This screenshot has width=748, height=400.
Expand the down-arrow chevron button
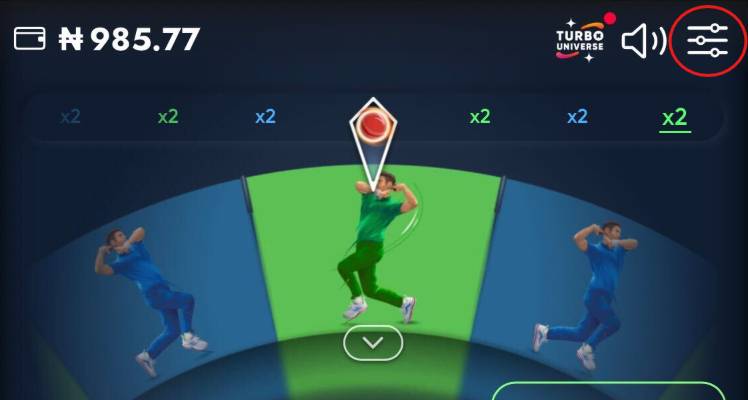pos(373,343)
